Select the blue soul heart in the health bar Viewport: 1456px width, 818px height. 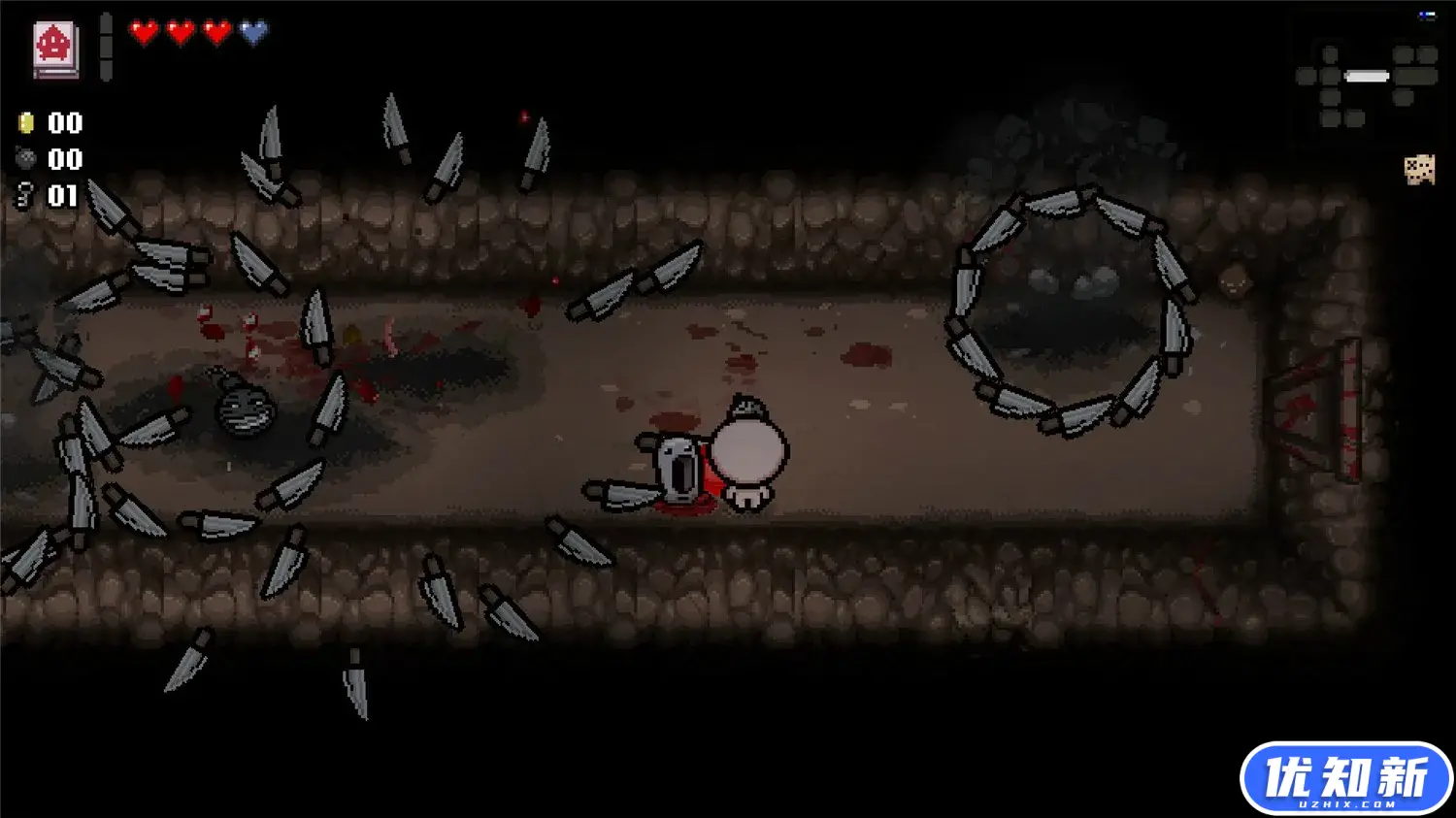click(x=251, y=29)
